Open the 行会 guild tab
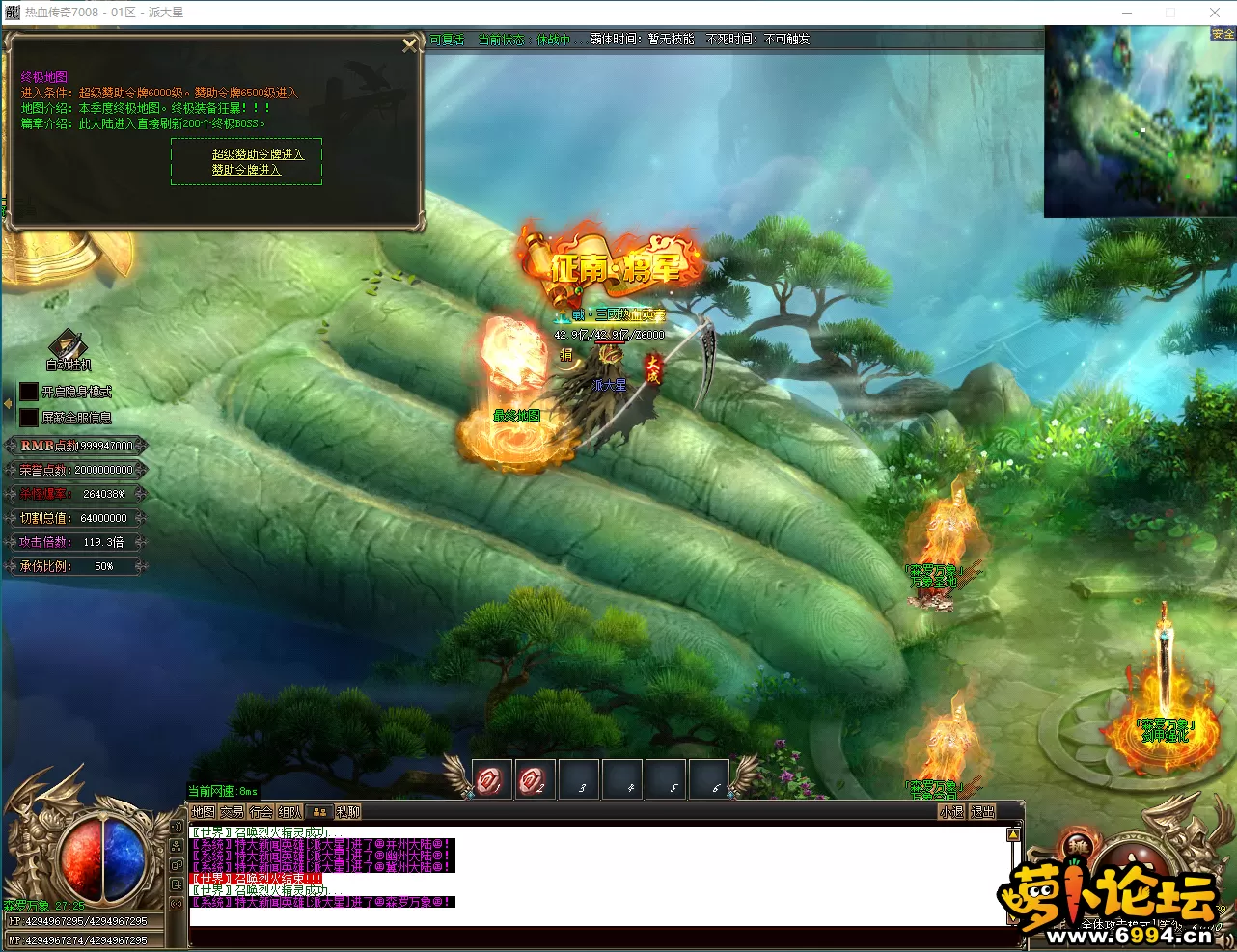The image size is (1237, 952). [x=261, y=812]
